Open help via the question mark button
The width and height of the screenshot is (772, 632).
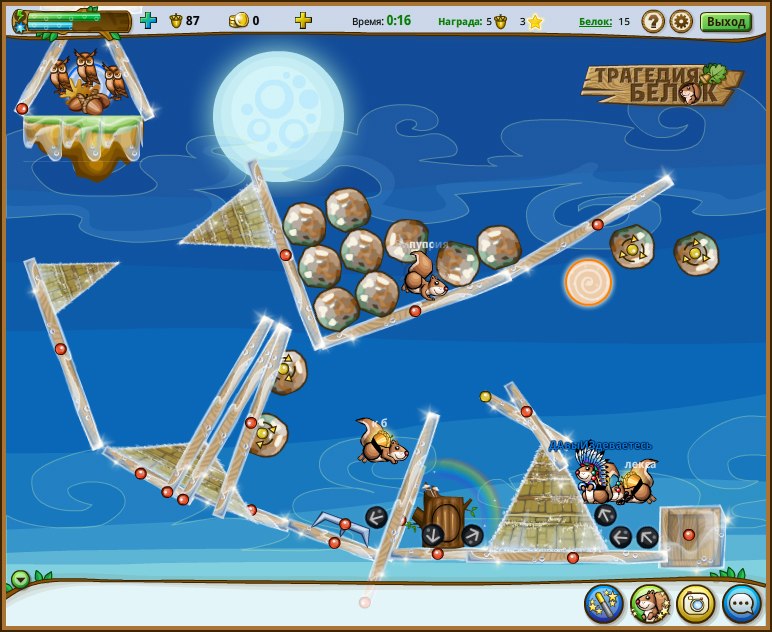point(653,21)
